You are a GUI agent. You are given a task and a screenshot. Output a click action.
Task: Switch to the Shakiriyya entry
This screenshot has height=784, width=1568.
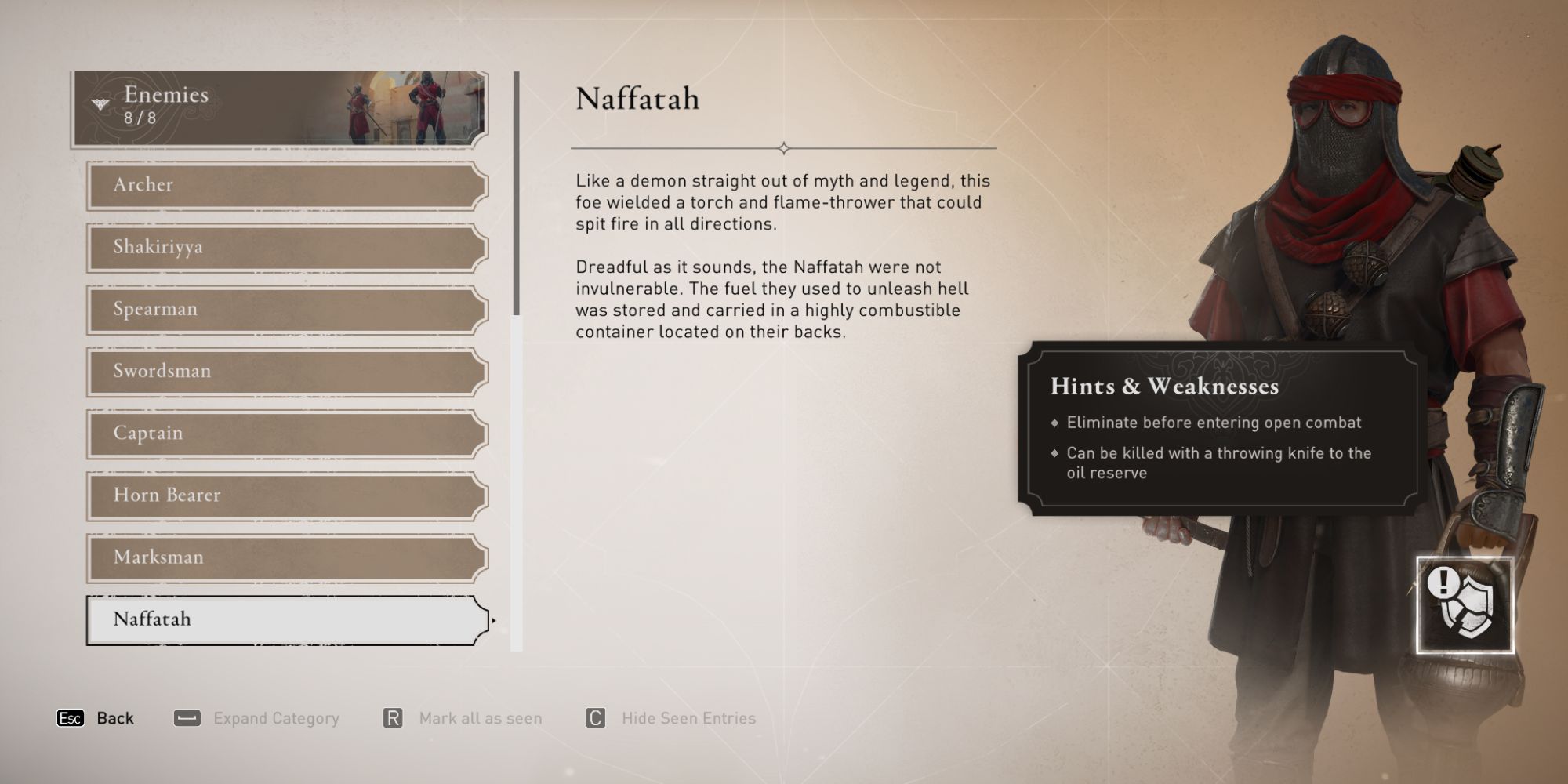(282, 247)
